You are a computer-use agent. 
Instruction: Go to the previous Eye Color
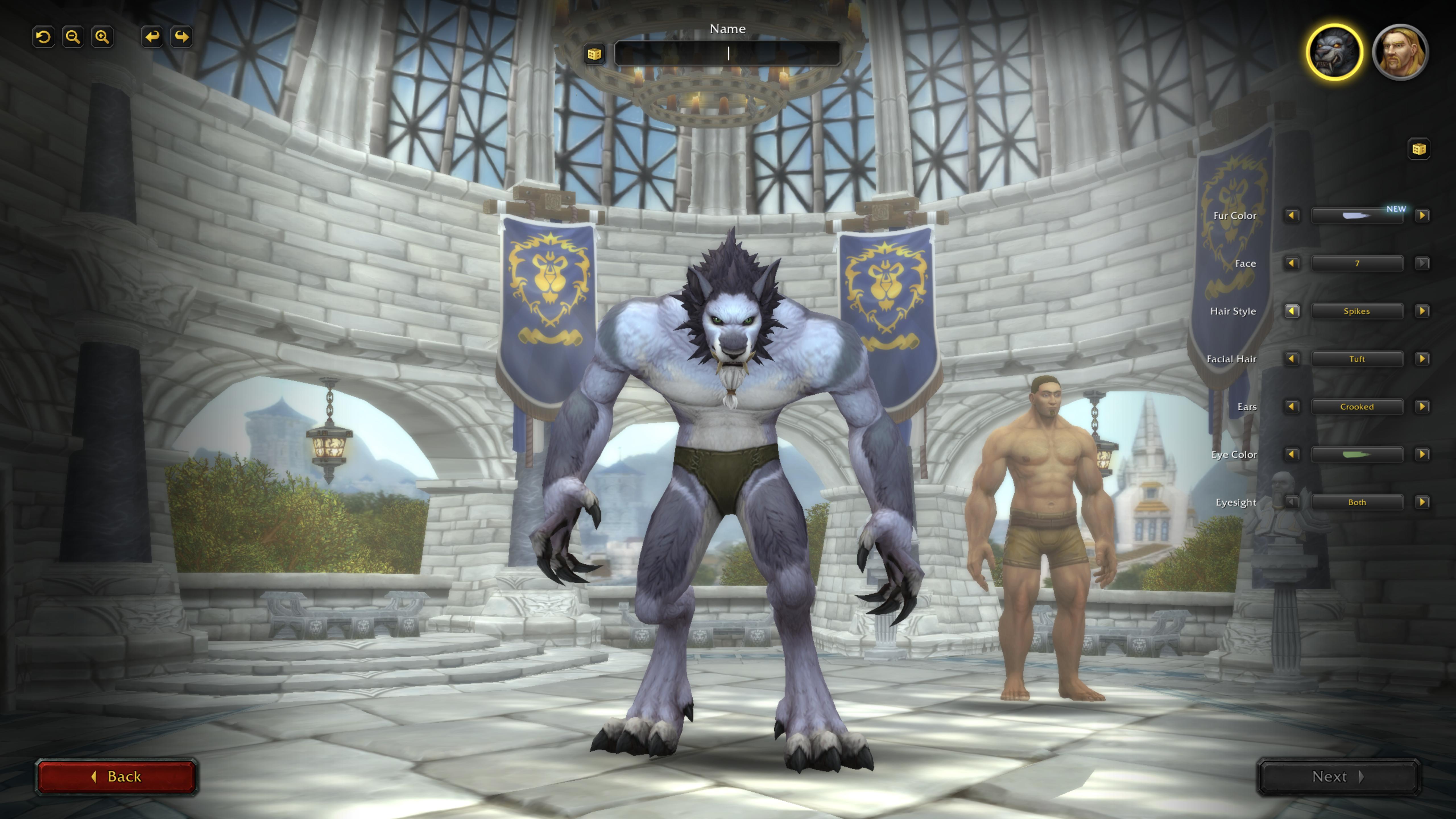tap(1292, 454)
